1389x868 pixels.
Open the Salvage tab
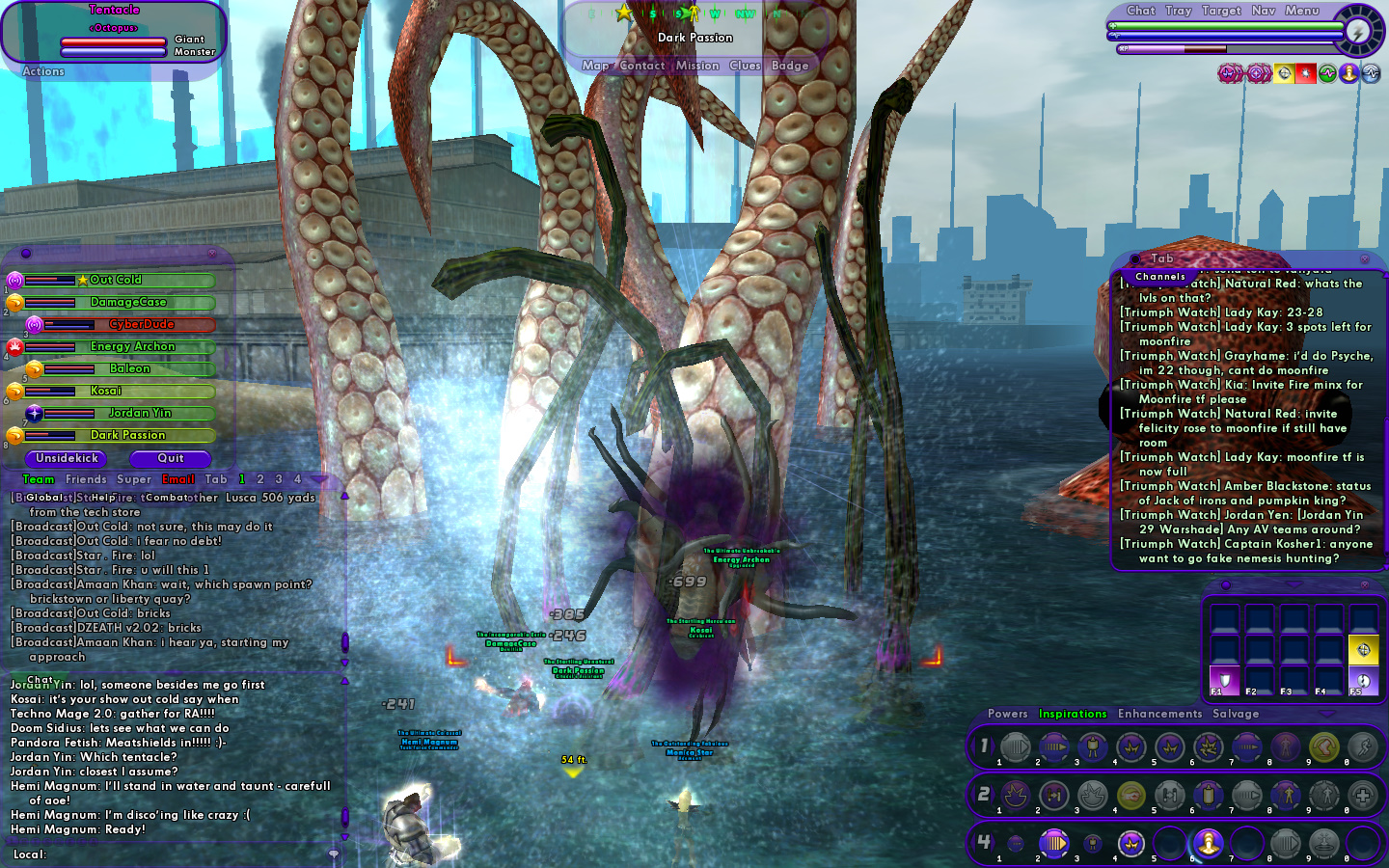pos(1236,714)
